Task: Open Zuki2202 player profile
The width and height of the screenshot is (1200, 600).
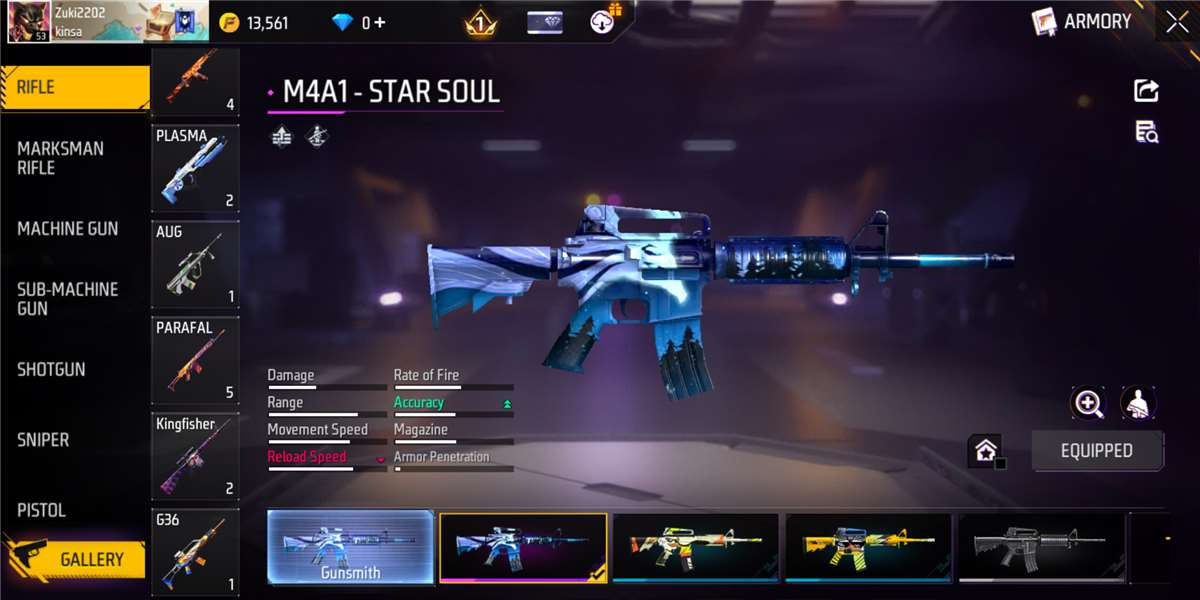Action: point(30,22)
